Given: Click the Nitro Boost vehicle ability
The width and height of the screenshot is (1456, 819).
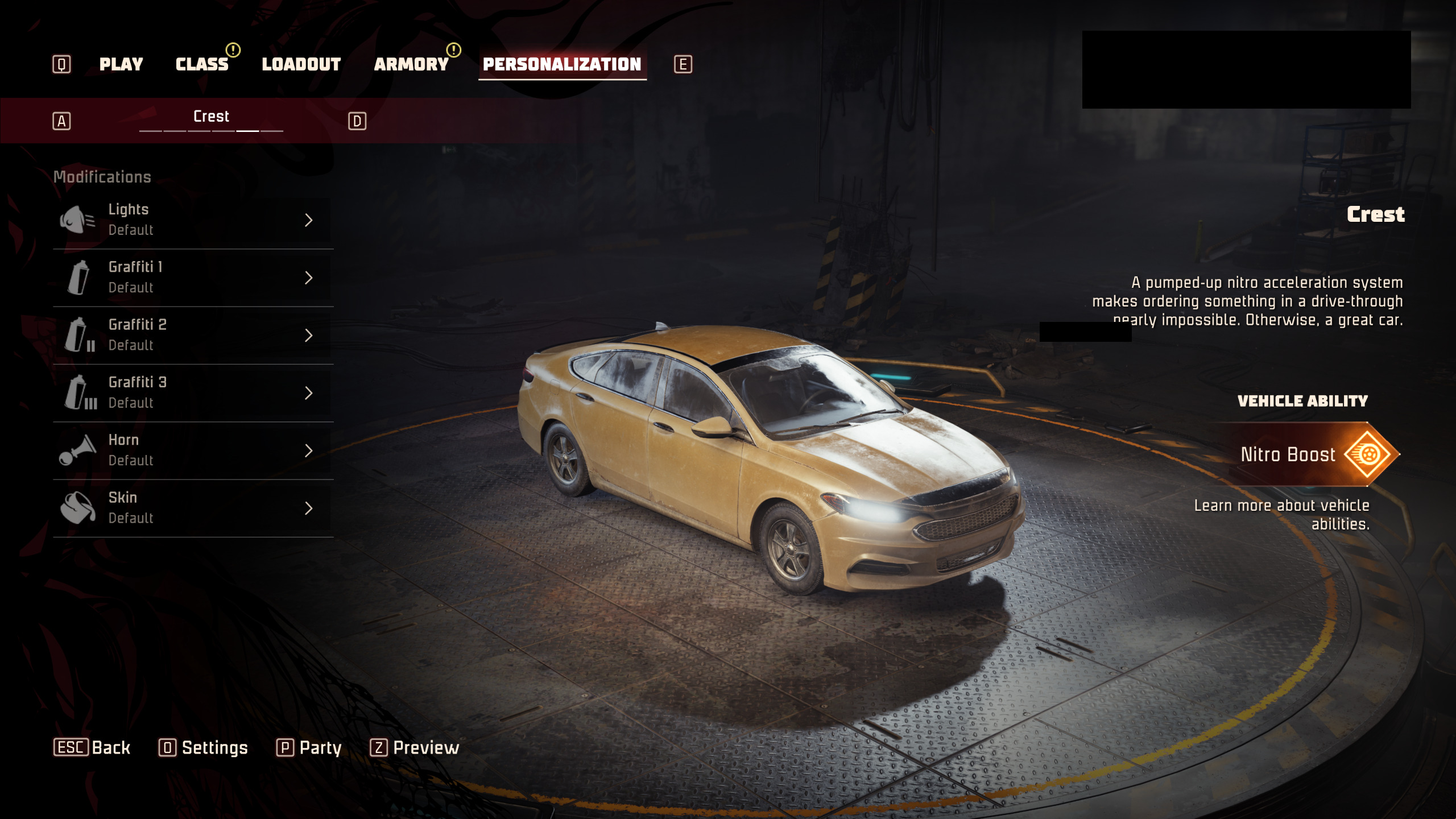Looking at the screenshot, I should tap(1308, 454).
